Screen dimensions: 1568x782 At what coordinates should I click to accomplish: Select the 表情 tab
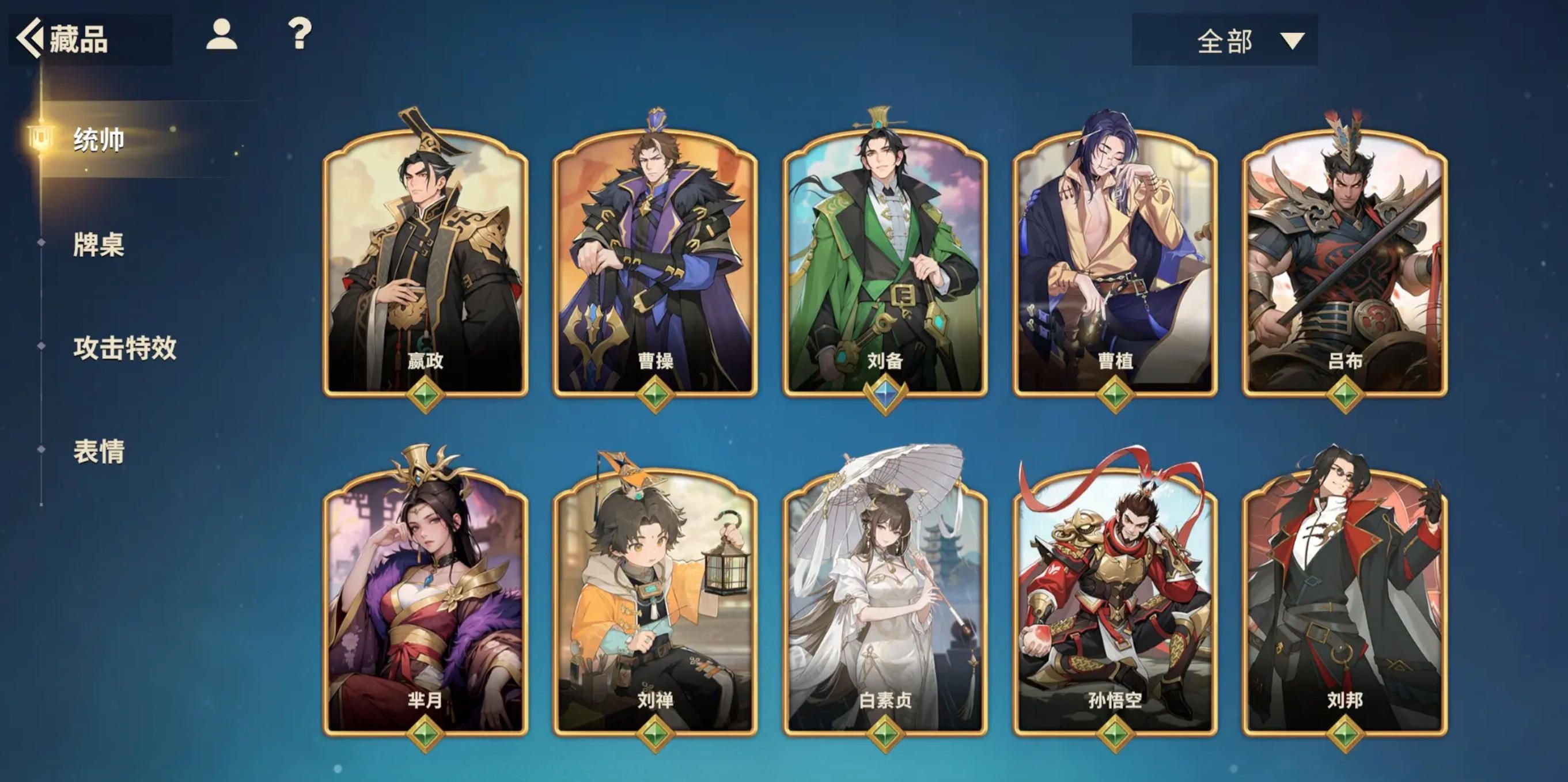pos(99,451)
